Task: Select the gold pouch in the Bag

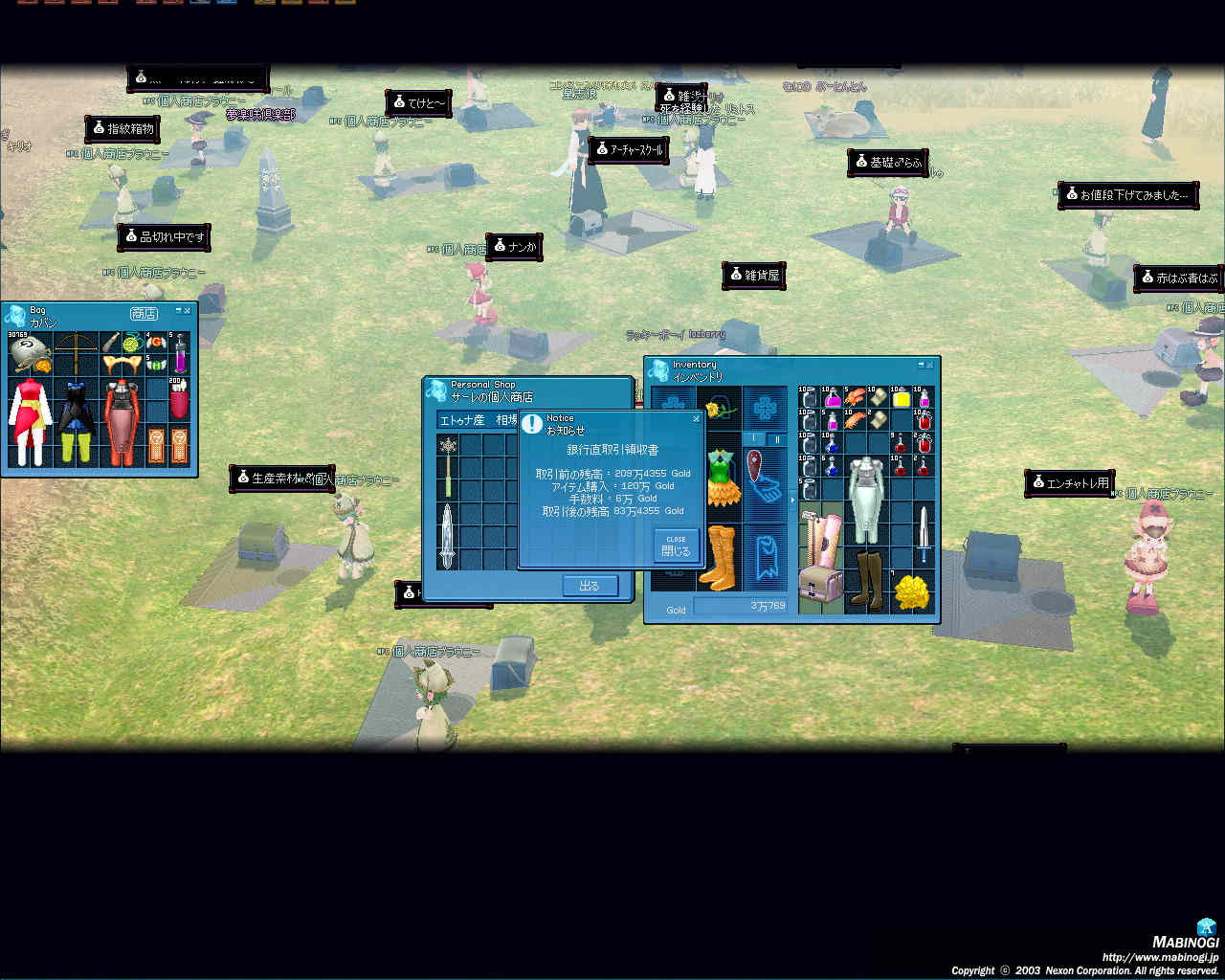Action: click(x=29, y=350)
